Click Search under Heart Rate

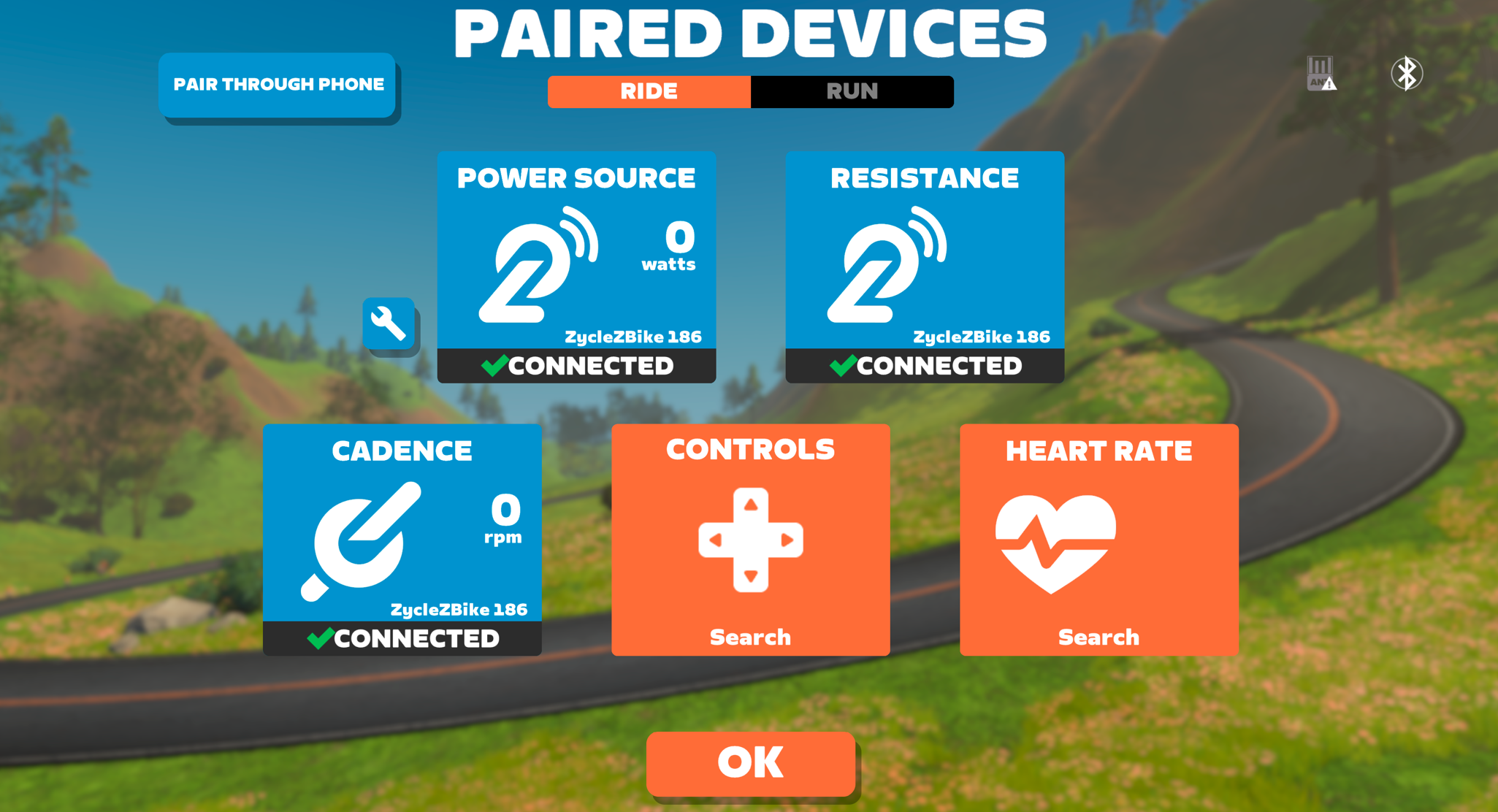[x=1098, y=637]
